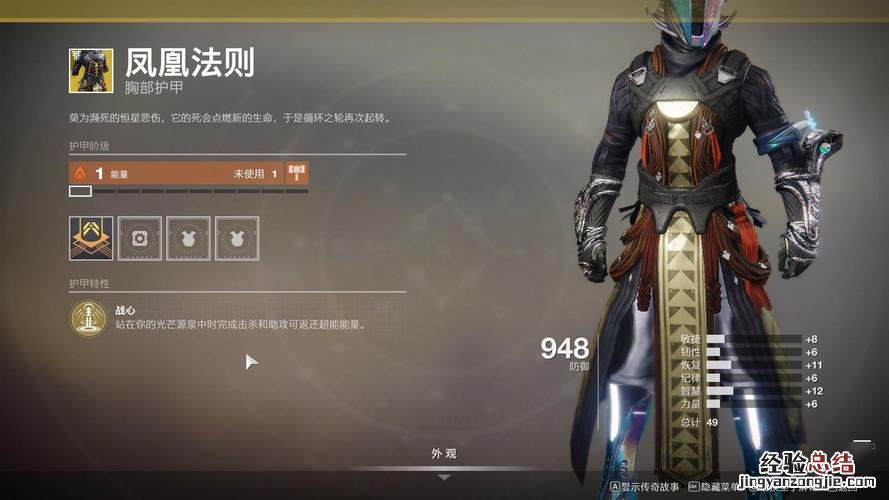
Task: Open the empty mod slot with square socket icon
Action: pos(139,238)
